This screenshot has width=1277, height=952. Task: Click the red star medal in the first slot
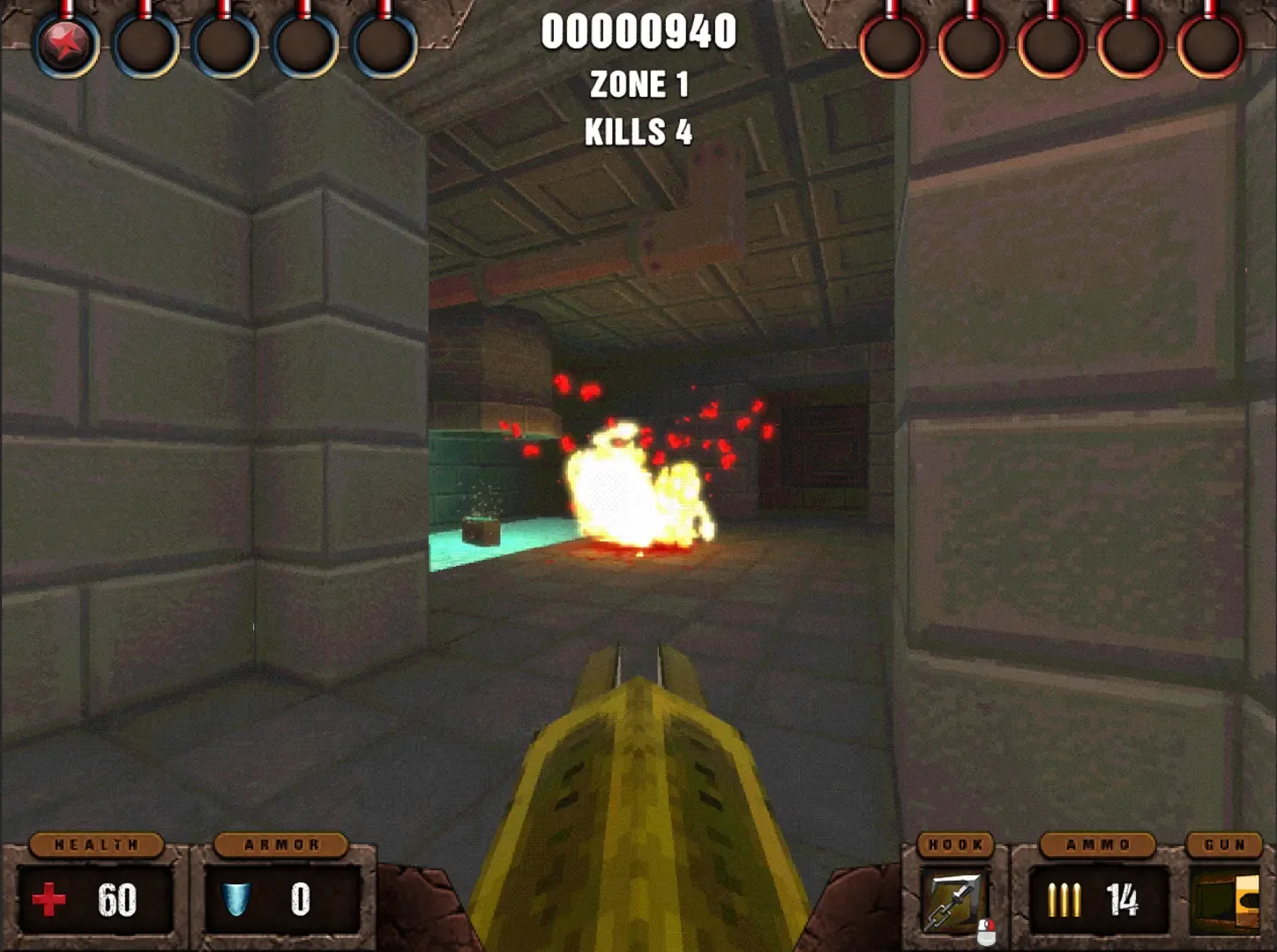pos(67,42)
